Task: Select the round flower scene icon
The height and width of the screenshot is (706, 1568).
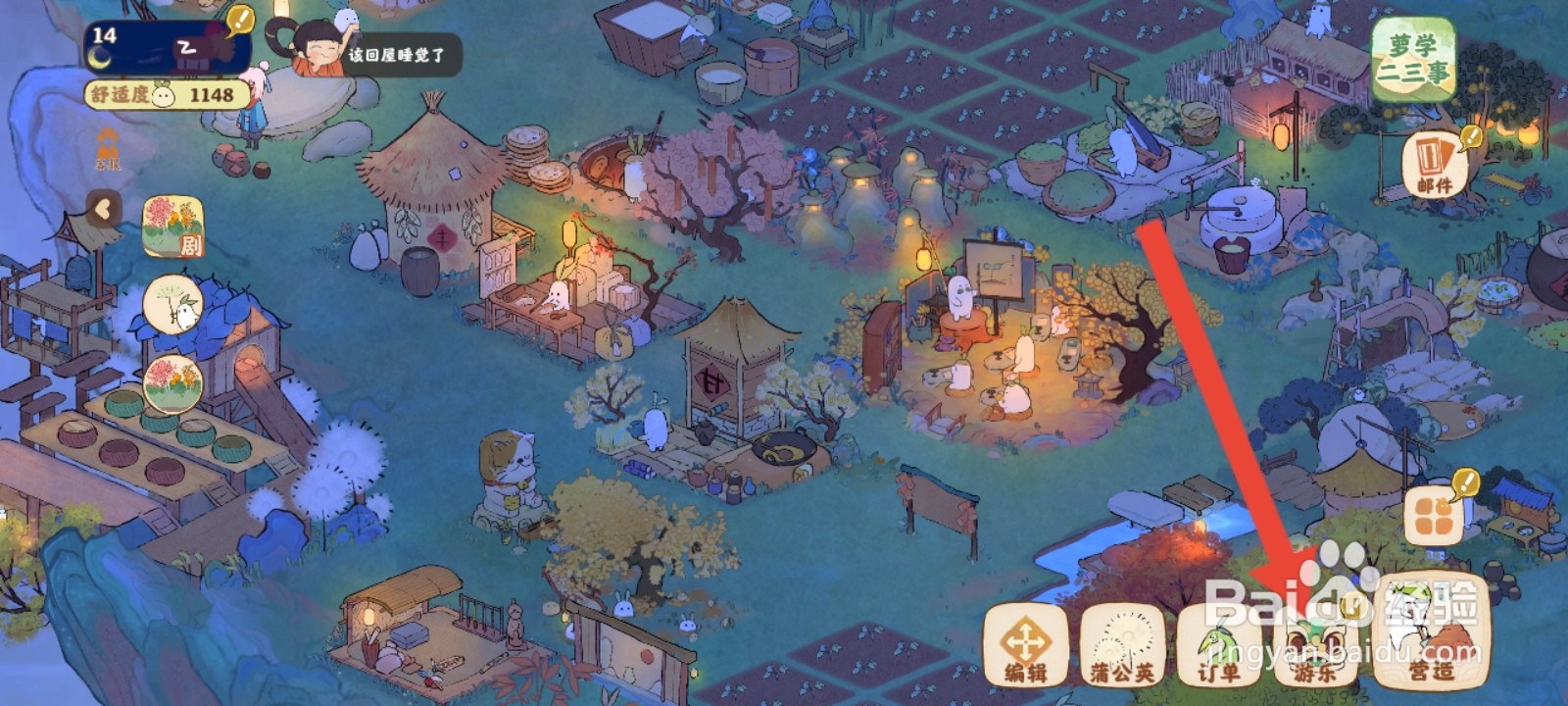Action: [x=172, y=383]
